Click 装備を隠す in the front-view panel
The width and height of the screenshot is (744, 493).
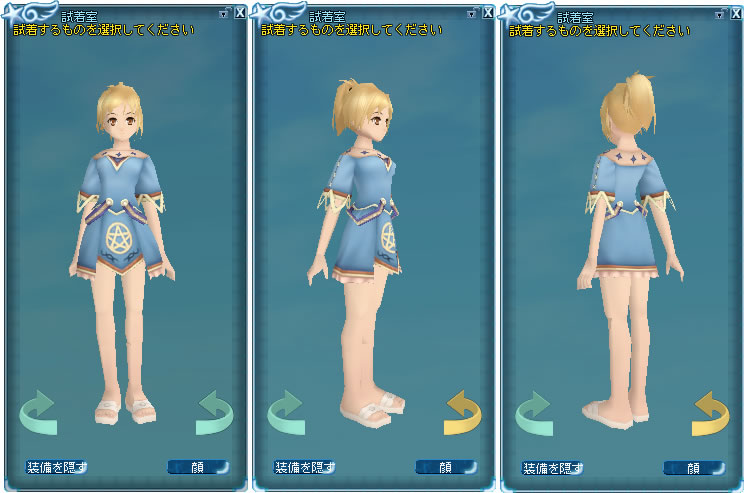[56, 467]
